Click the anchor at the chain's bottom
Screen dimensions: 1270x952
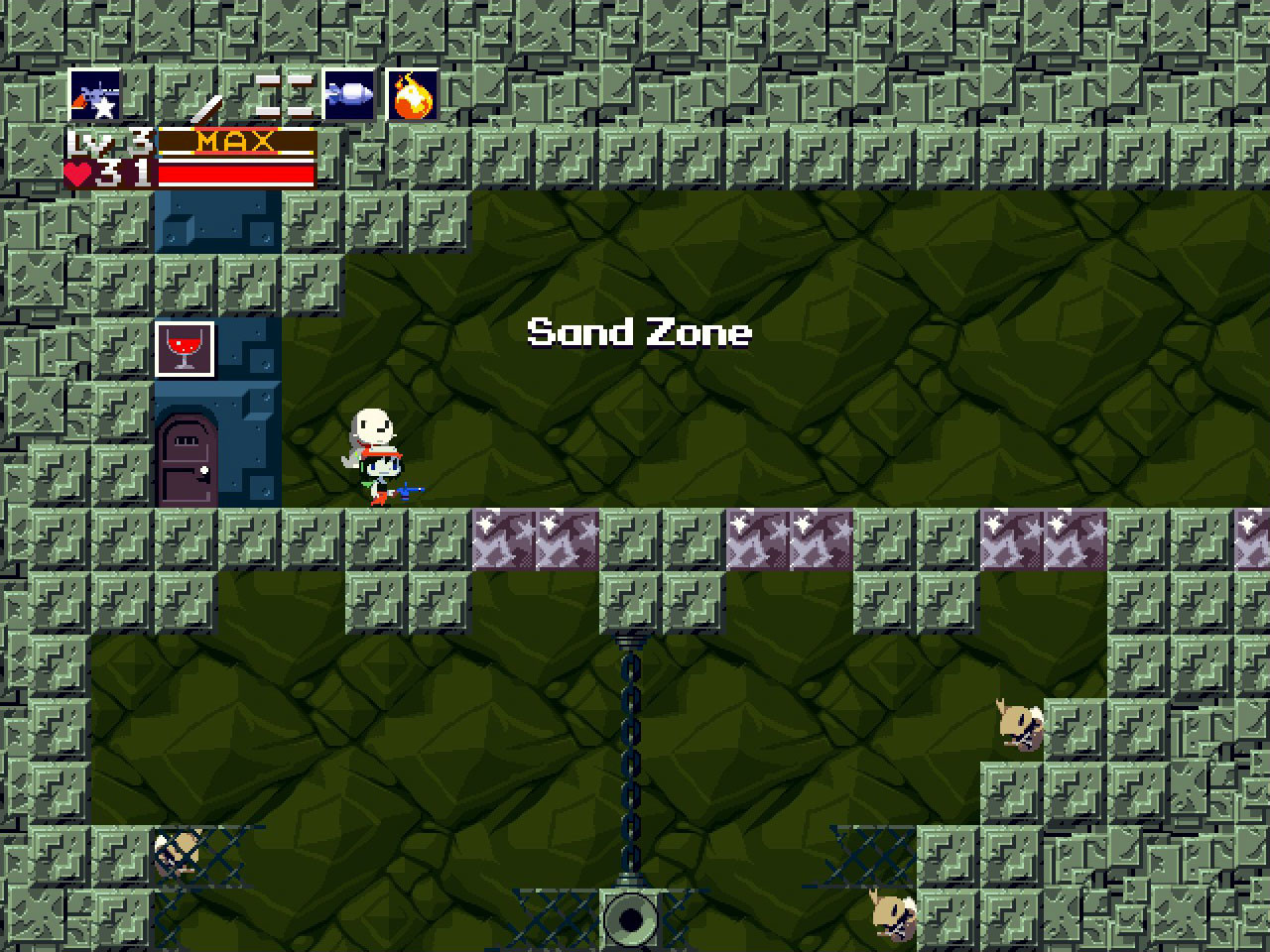[628, 920]
